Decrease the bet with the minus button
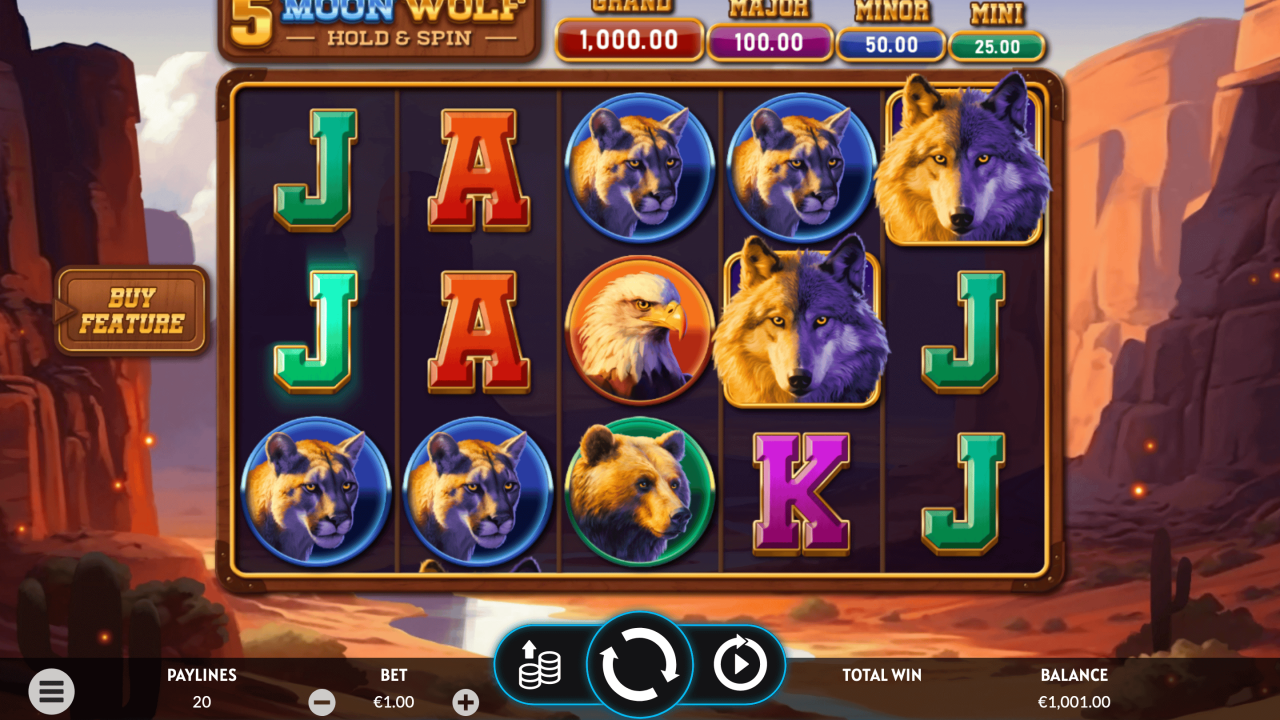Screen dimensions: 1280x720 pos(322,702)
